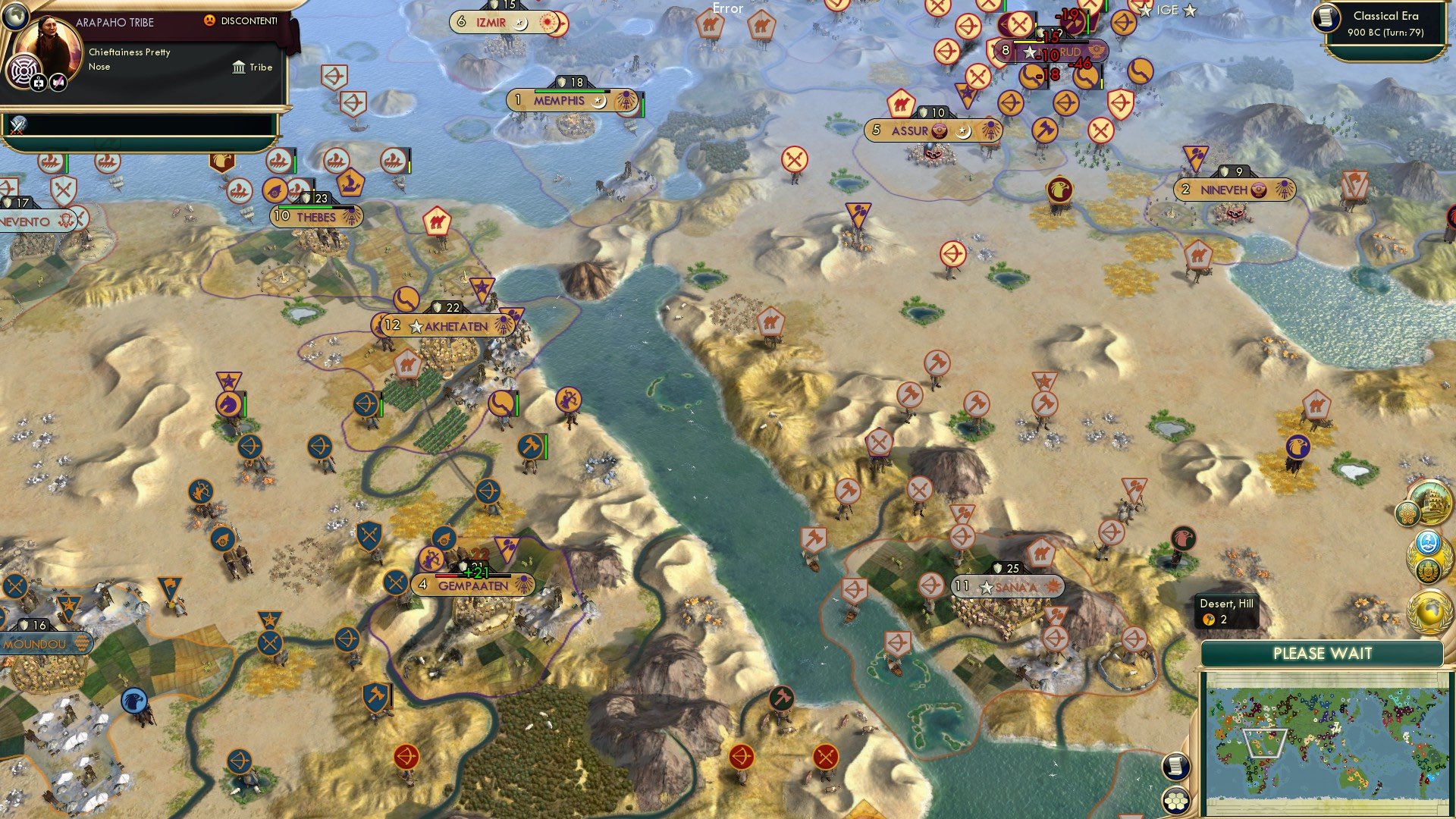The image size is (1456, 819).
Task: Toggle the DISCONTENT smiley indicator
Action: point(211,21)
